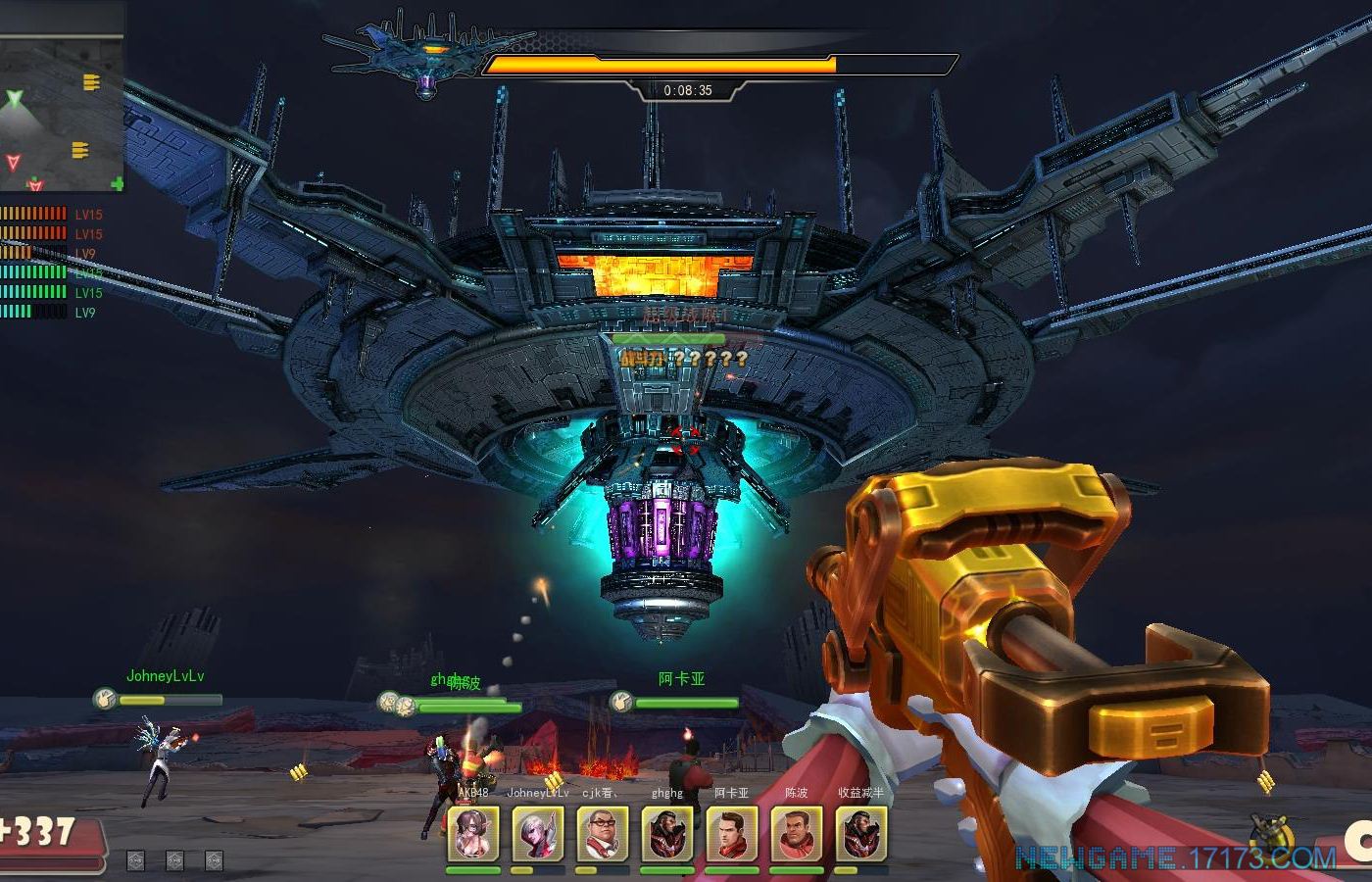
Task: Choose the cjk portrait with glasses
Action: [602, 834]
